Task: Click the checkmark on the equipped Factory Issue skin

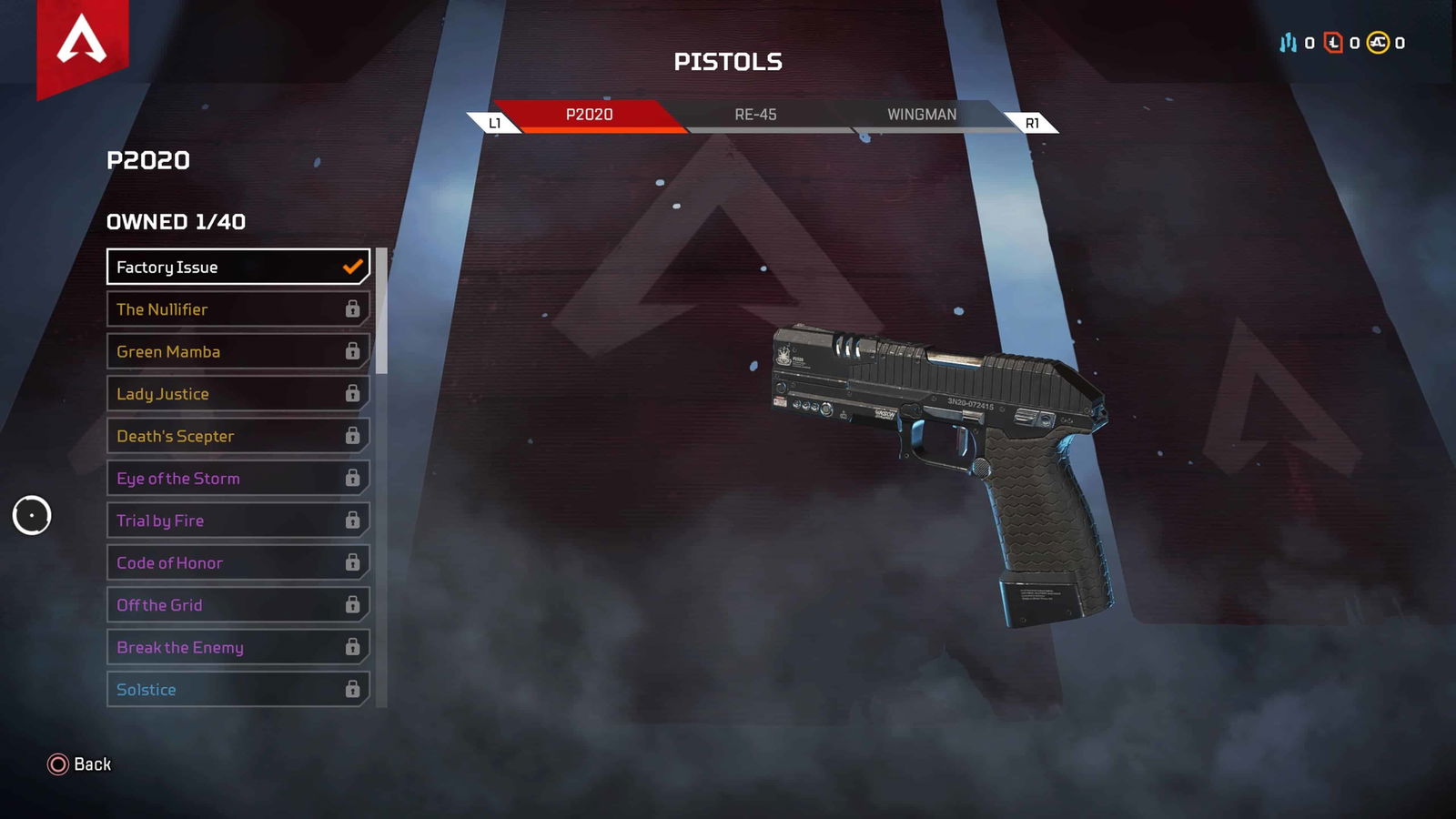Action: pyautogui.click(x=351, y=267)
